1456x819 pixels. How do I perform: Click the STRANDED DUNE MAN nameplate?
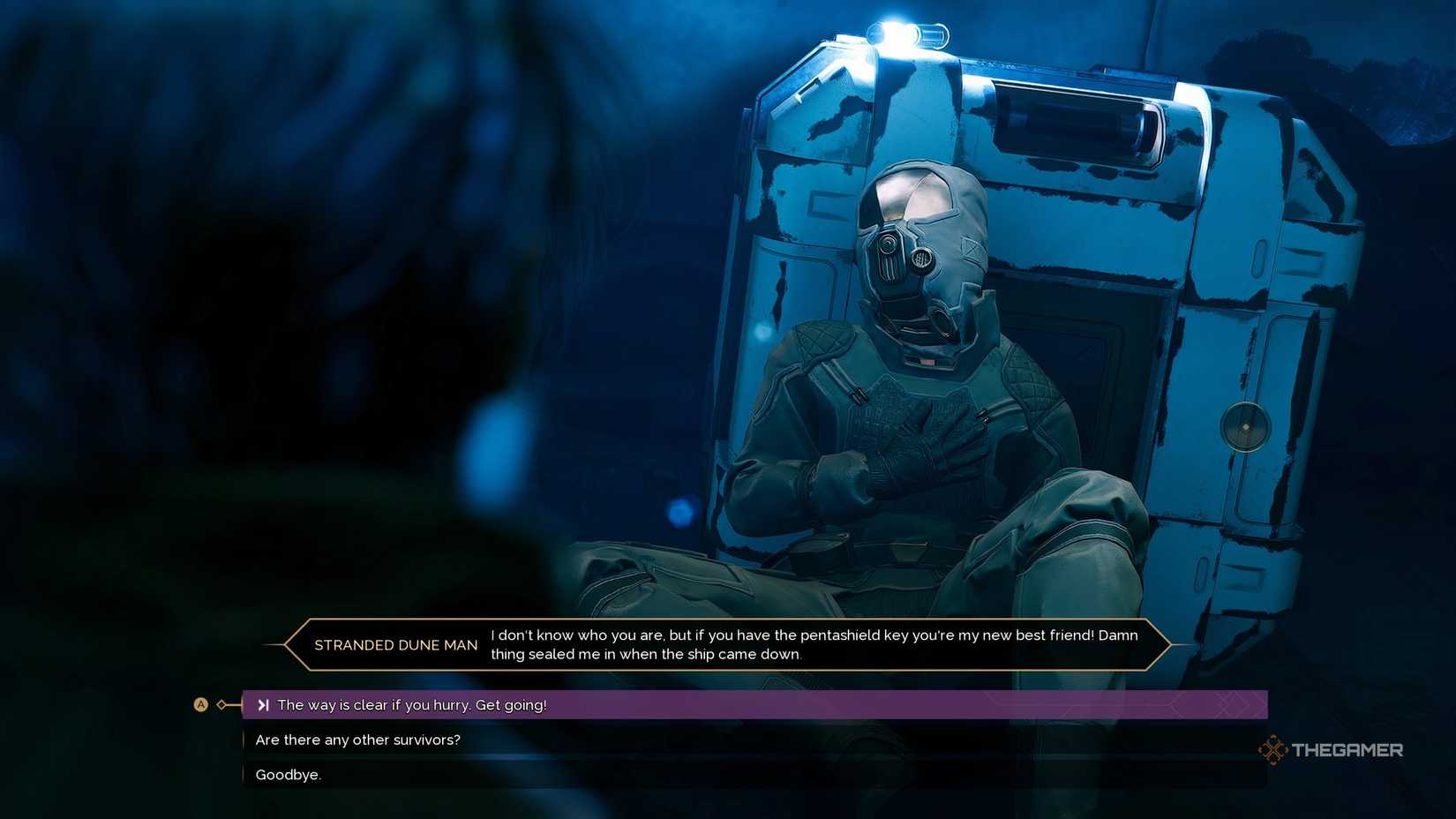coord(395,645)
